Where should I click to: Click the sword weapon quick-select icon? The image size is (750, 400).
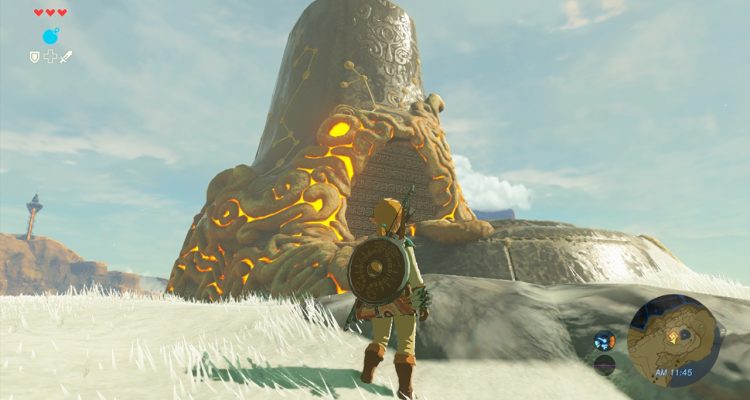[x=66, y=57]
